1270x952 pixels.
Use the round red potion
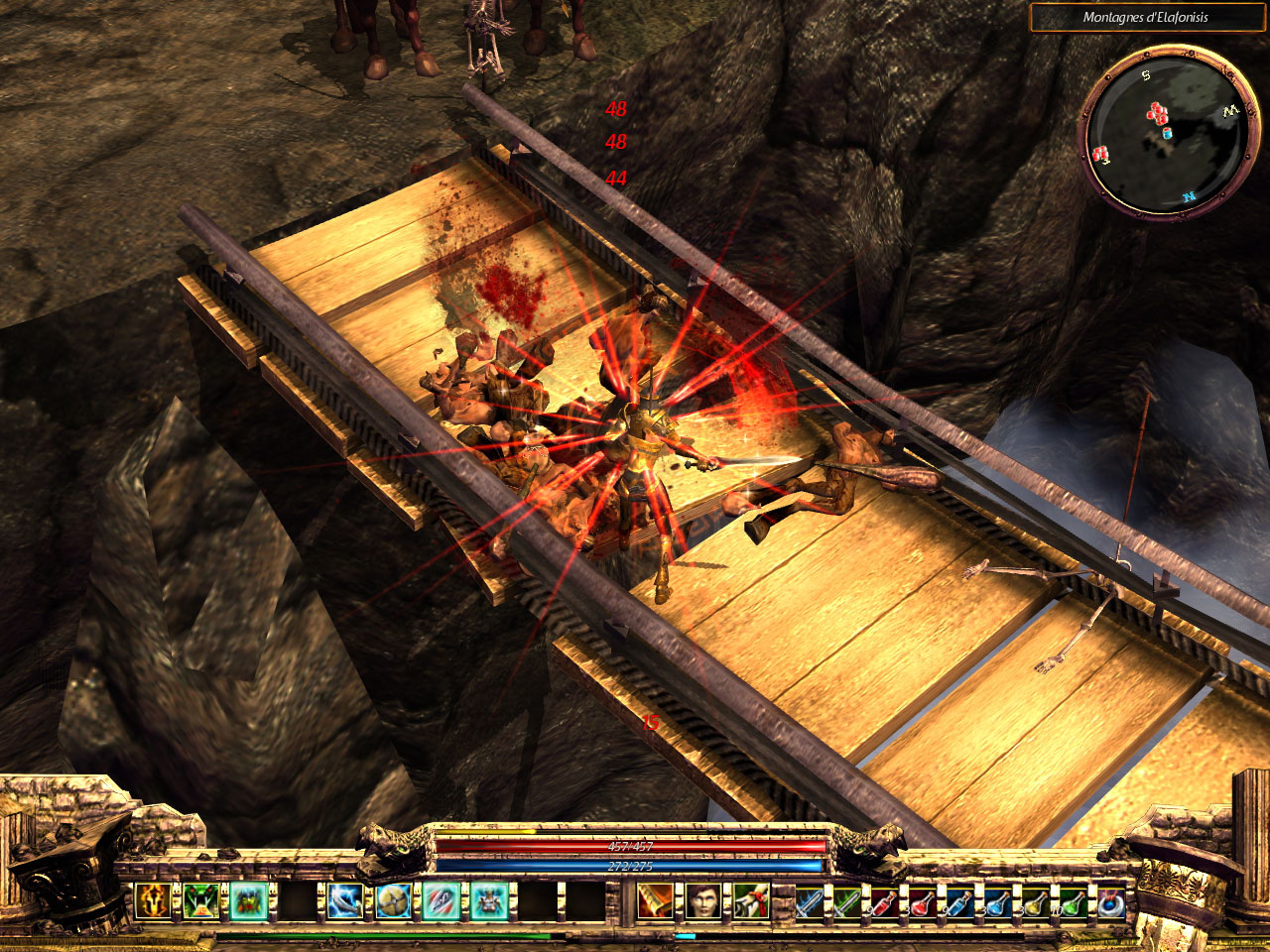pos(921,902)
